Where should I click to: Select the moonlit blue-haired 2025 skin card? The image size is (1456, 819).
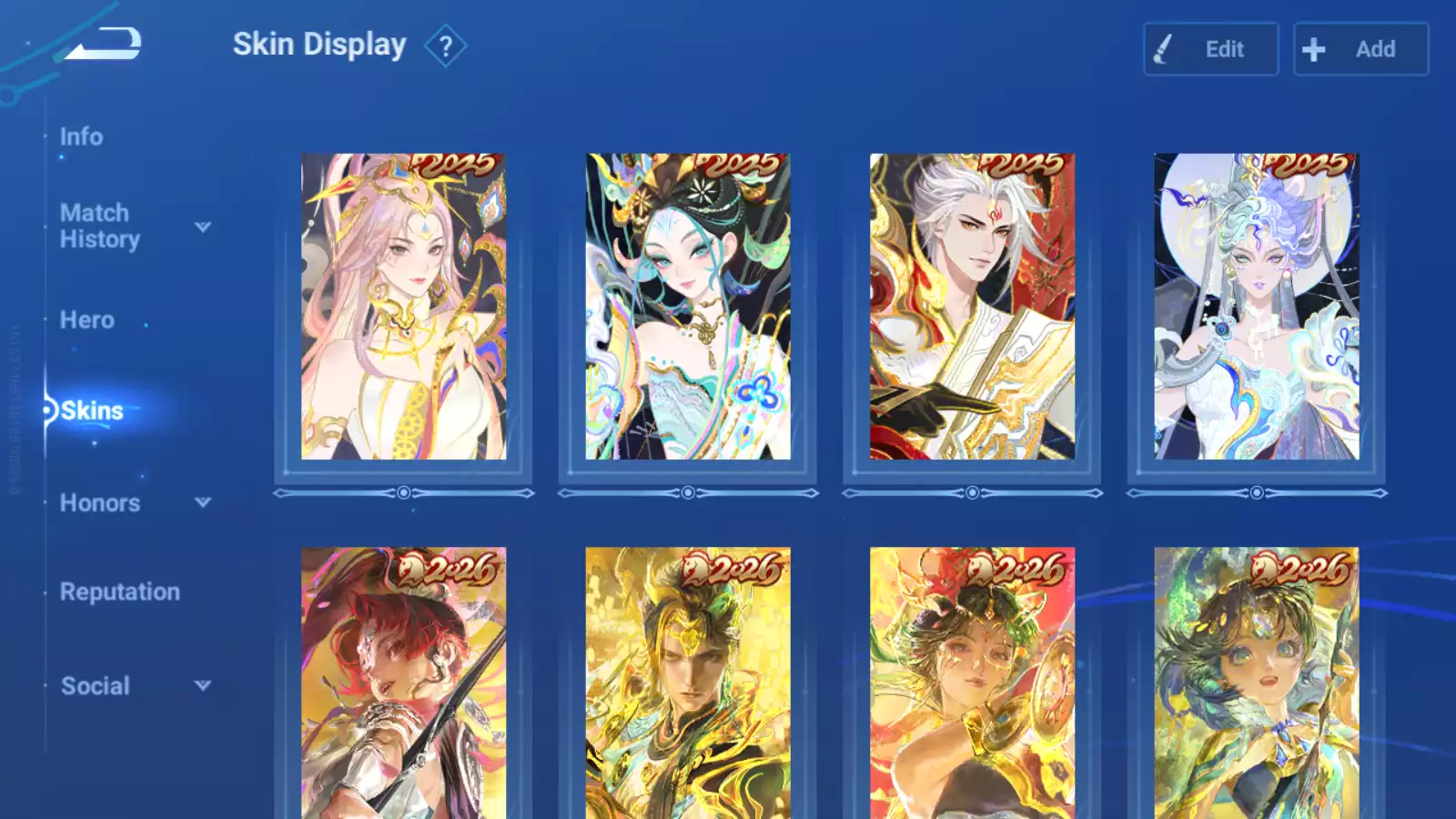pos(1256,307)
